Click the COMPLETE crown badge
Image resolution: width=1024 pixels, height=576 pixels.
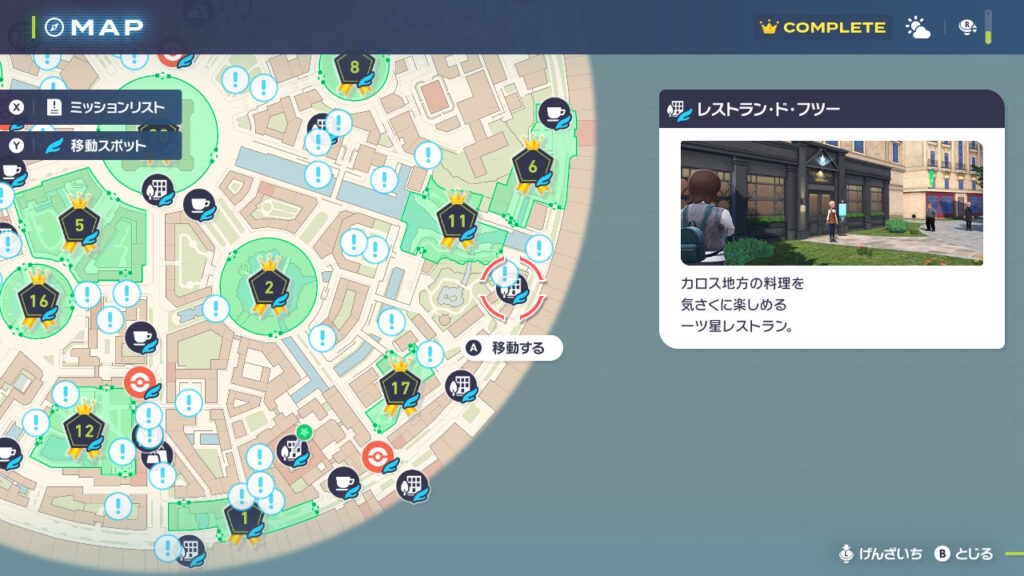click(x=823, y=28)
